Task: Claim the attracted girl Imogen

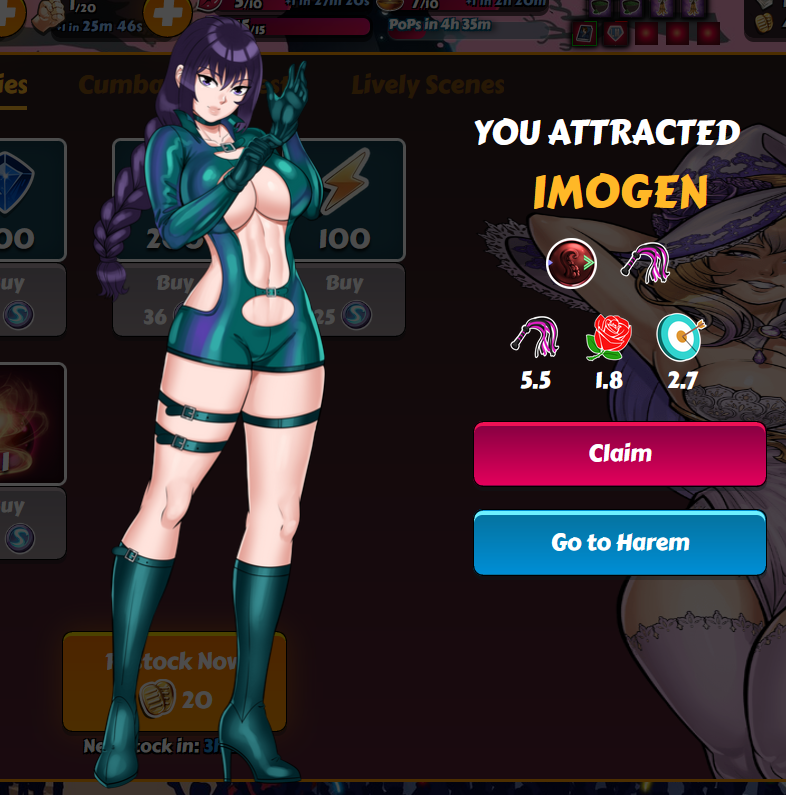Action: 619,454
